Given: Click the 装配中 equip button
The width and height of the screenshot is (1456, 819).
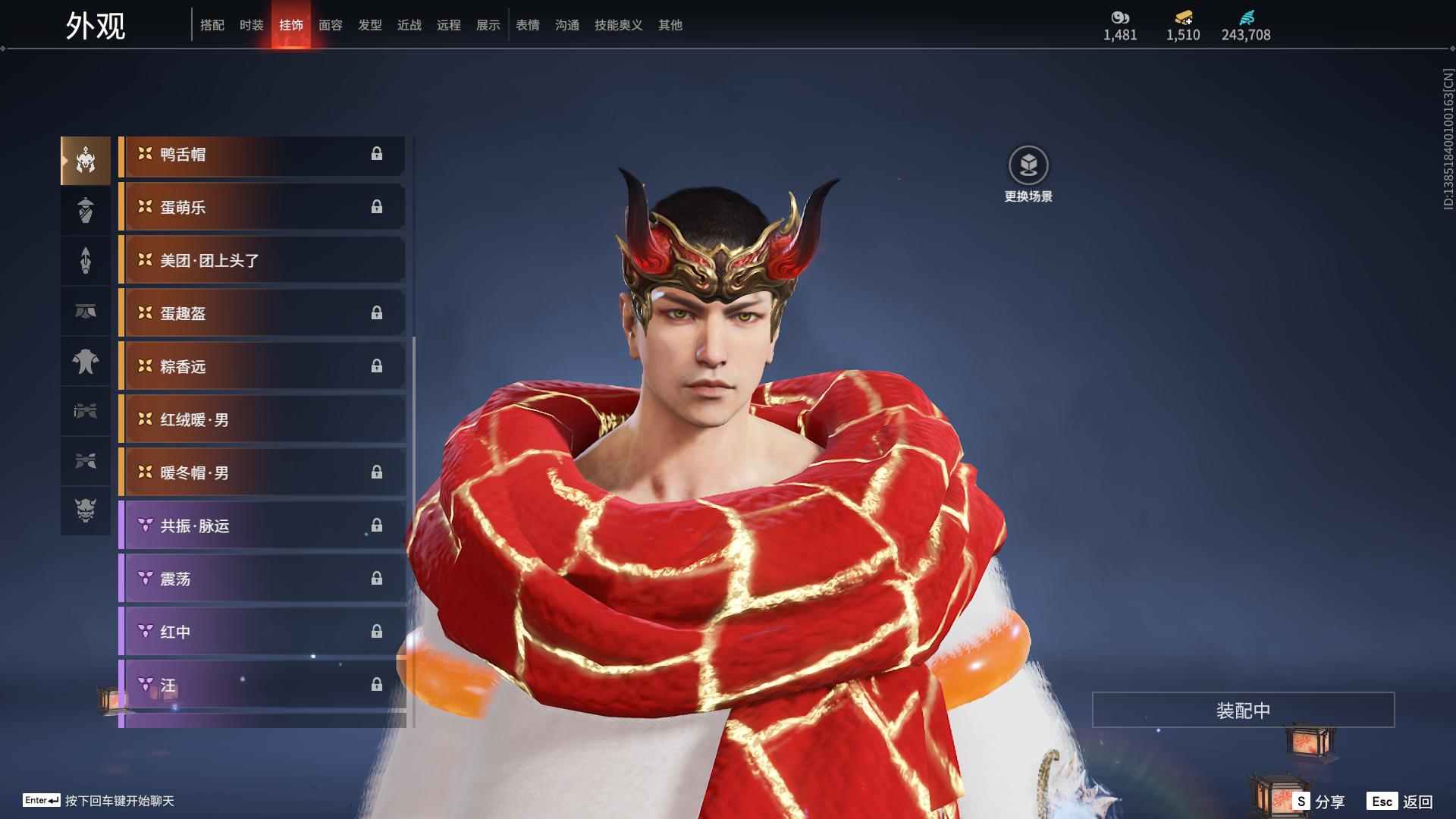Looking at the screenshot, I should coord(1243,711).
